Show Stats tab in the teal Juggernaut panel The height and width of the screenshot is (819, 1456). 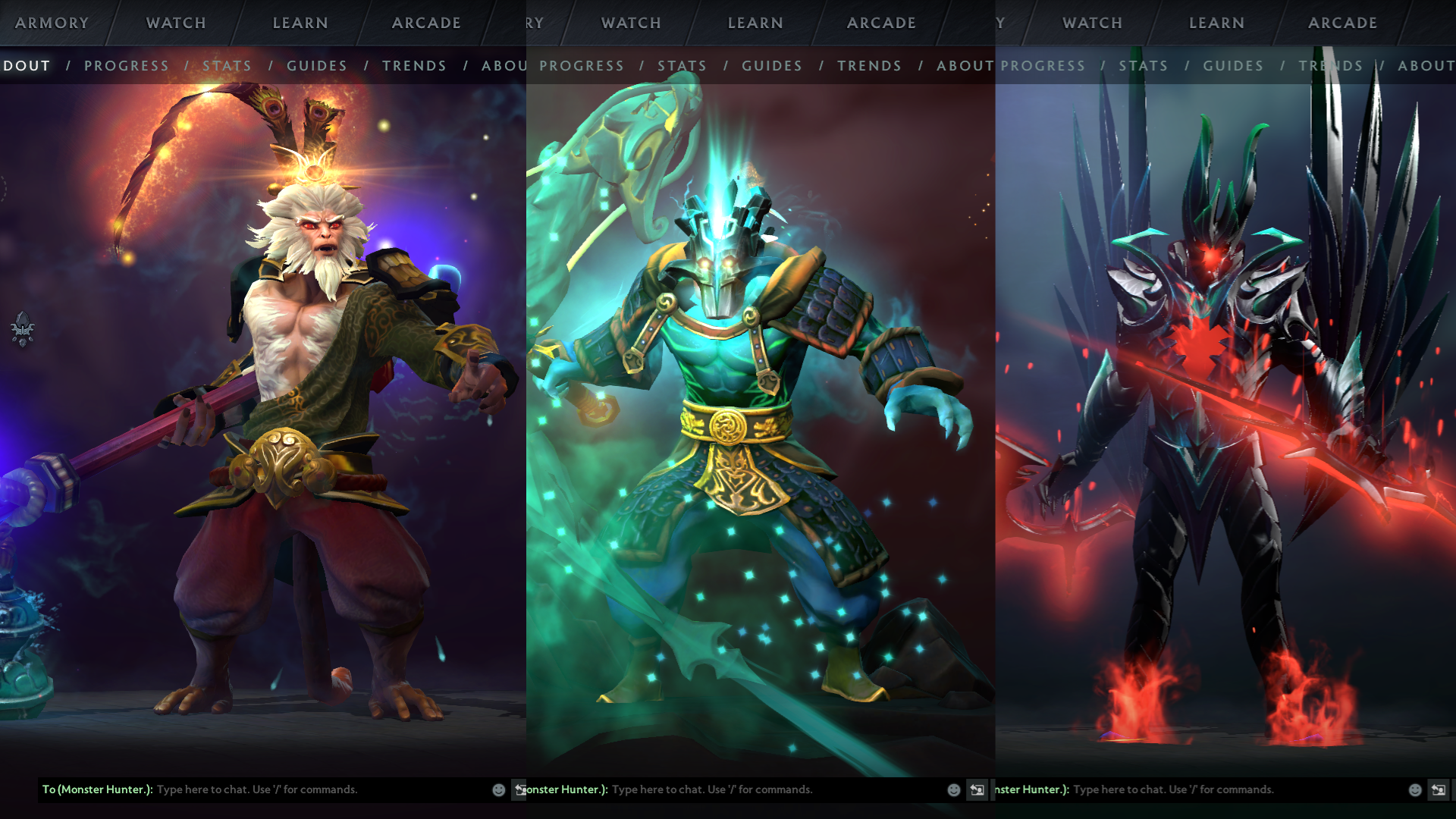[682, 66]
